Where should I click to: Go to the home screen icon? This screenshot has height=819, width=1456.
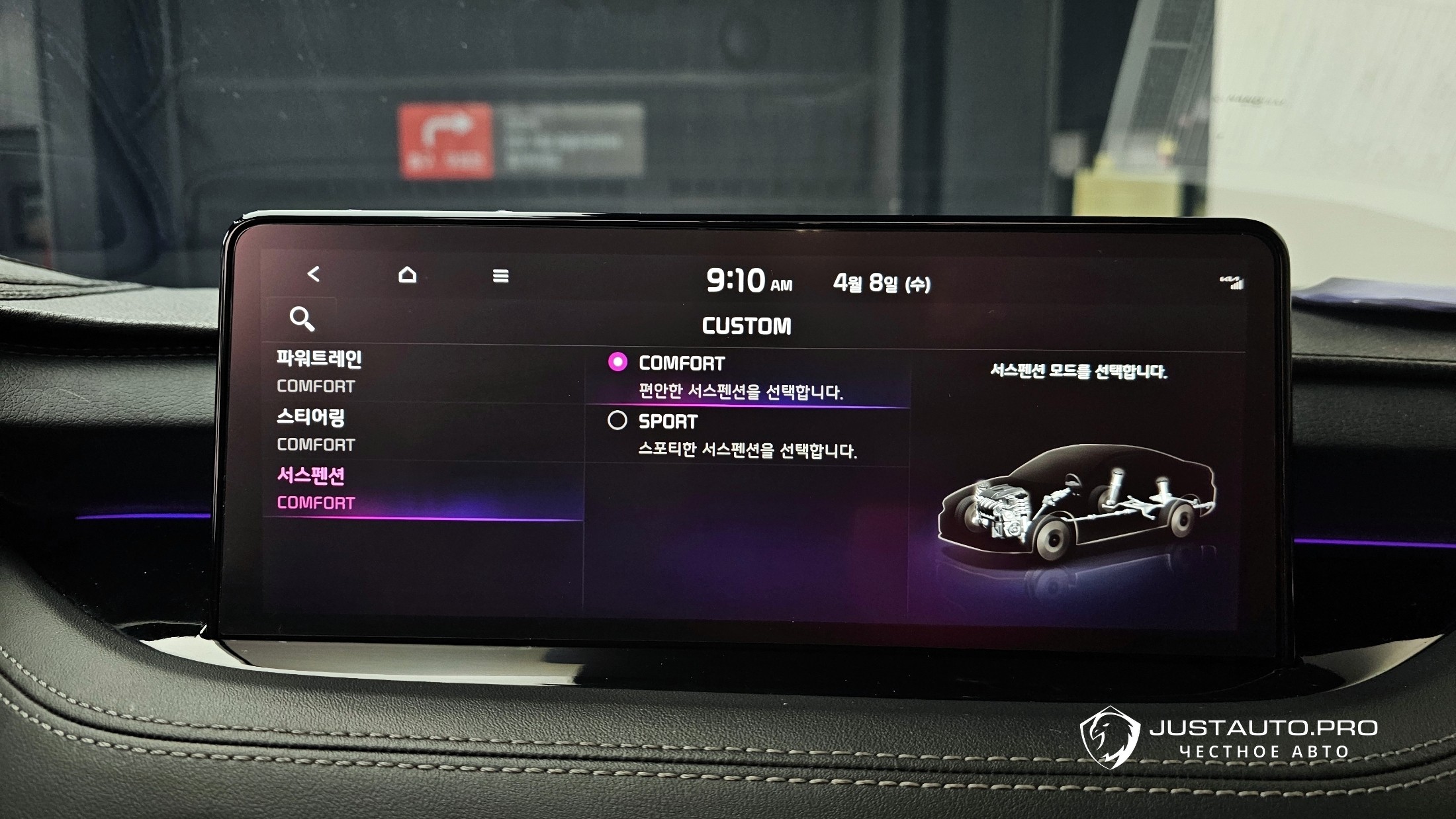pyautogui.click(x=408, y=275)
